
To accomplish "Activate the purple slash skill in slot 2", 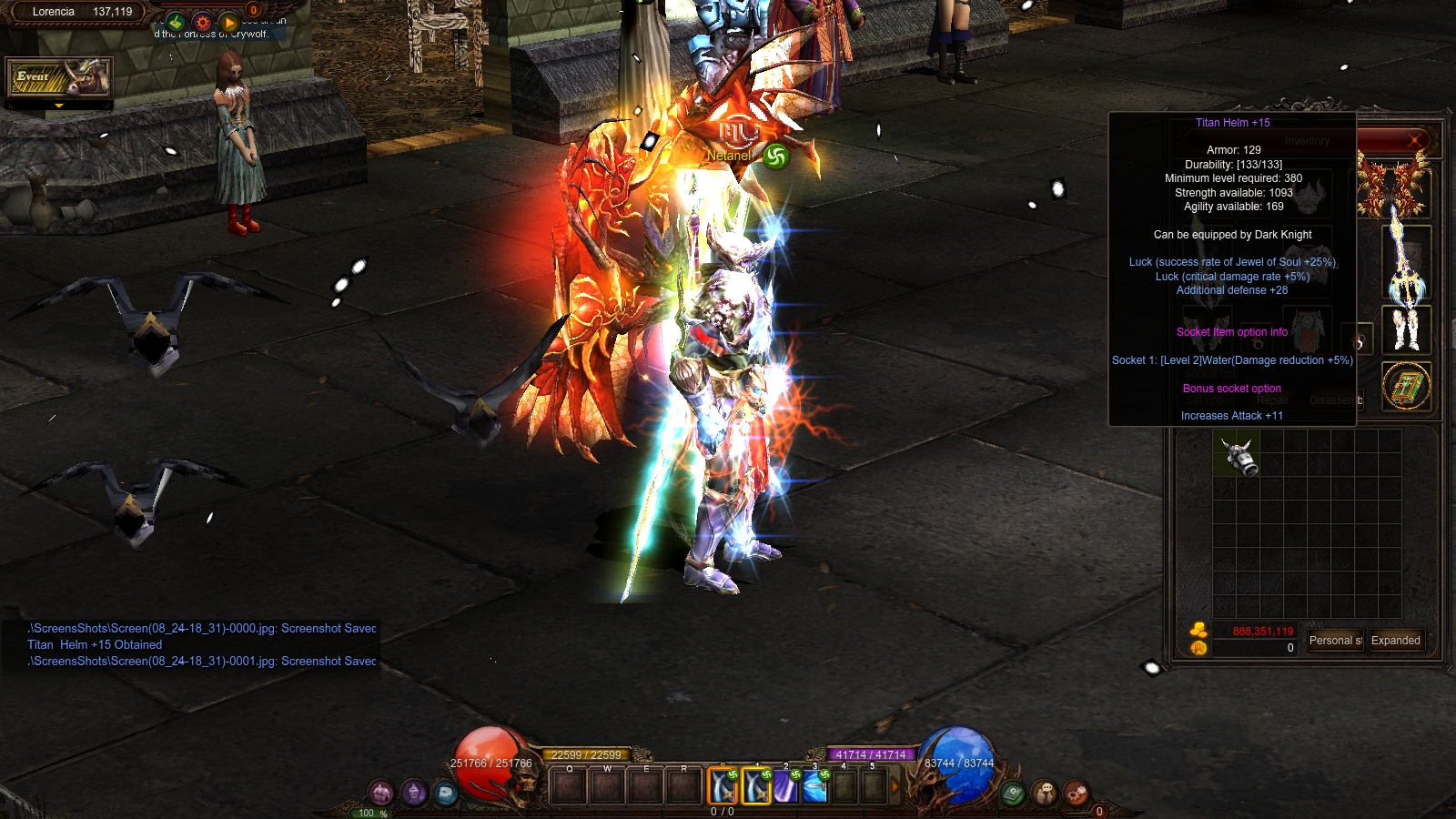I will pos(785,786).
